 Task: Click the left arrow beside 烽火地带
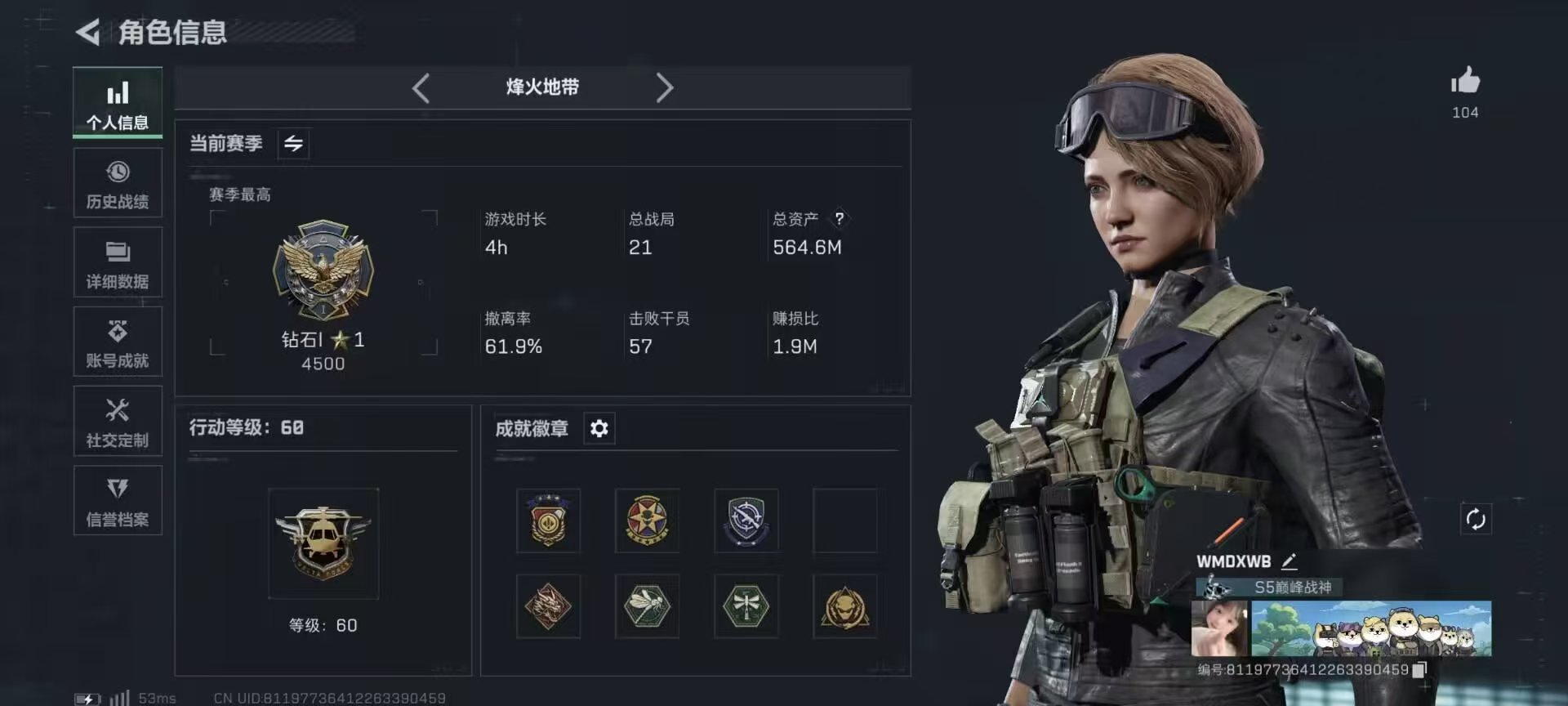point(421,87)
